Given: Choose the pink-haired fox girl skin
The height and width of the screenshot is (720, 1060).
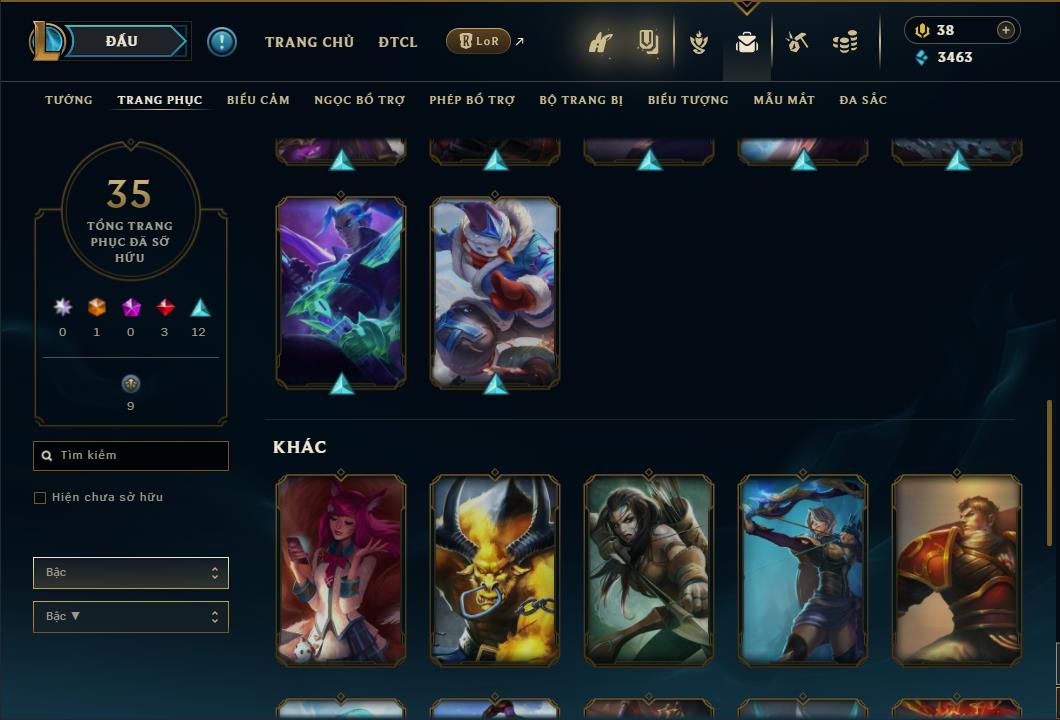Looking at the screenshot, I should [x=341, y=570].
